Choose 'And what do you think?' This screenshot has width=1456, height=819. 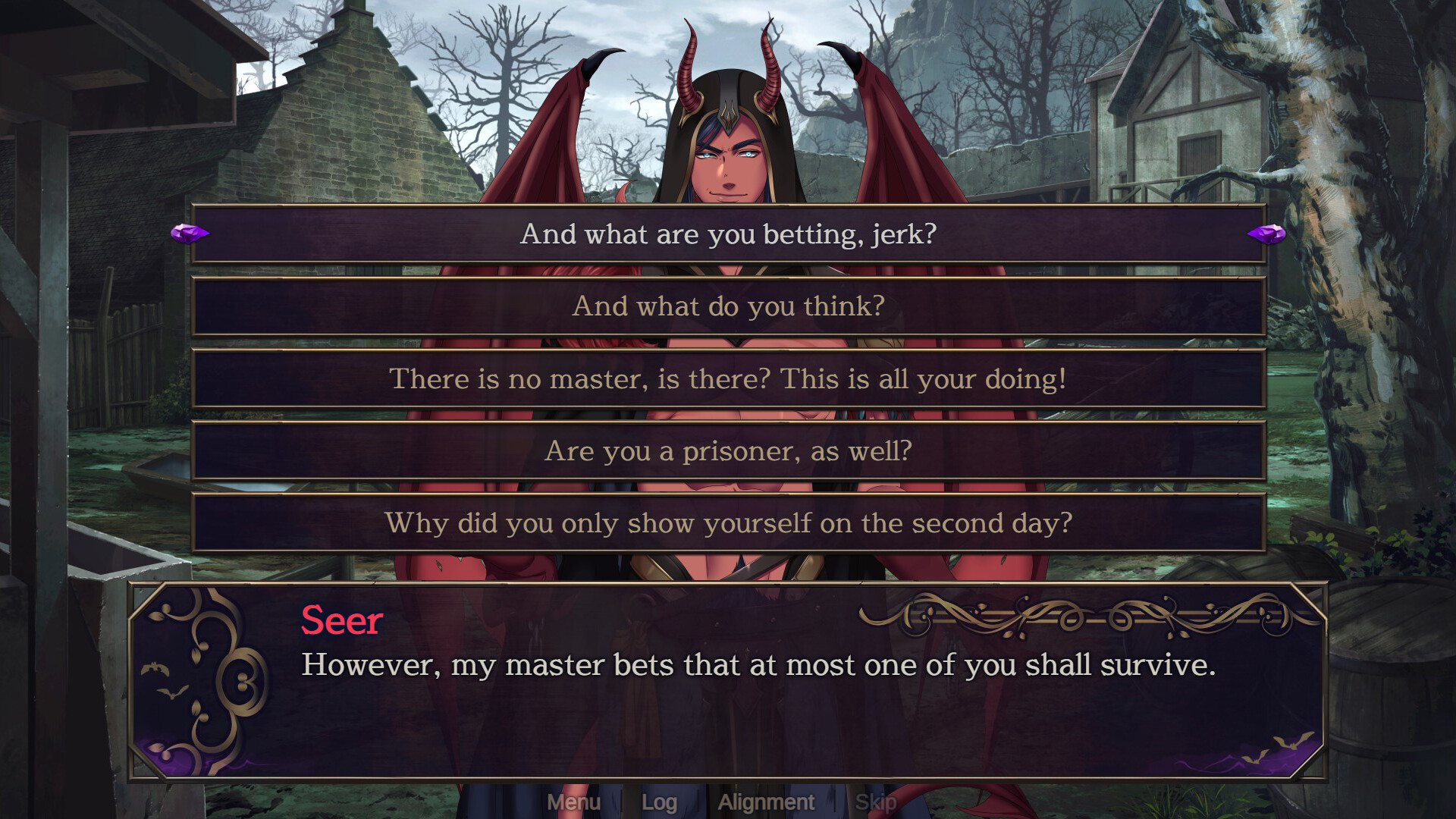(728, 306)
